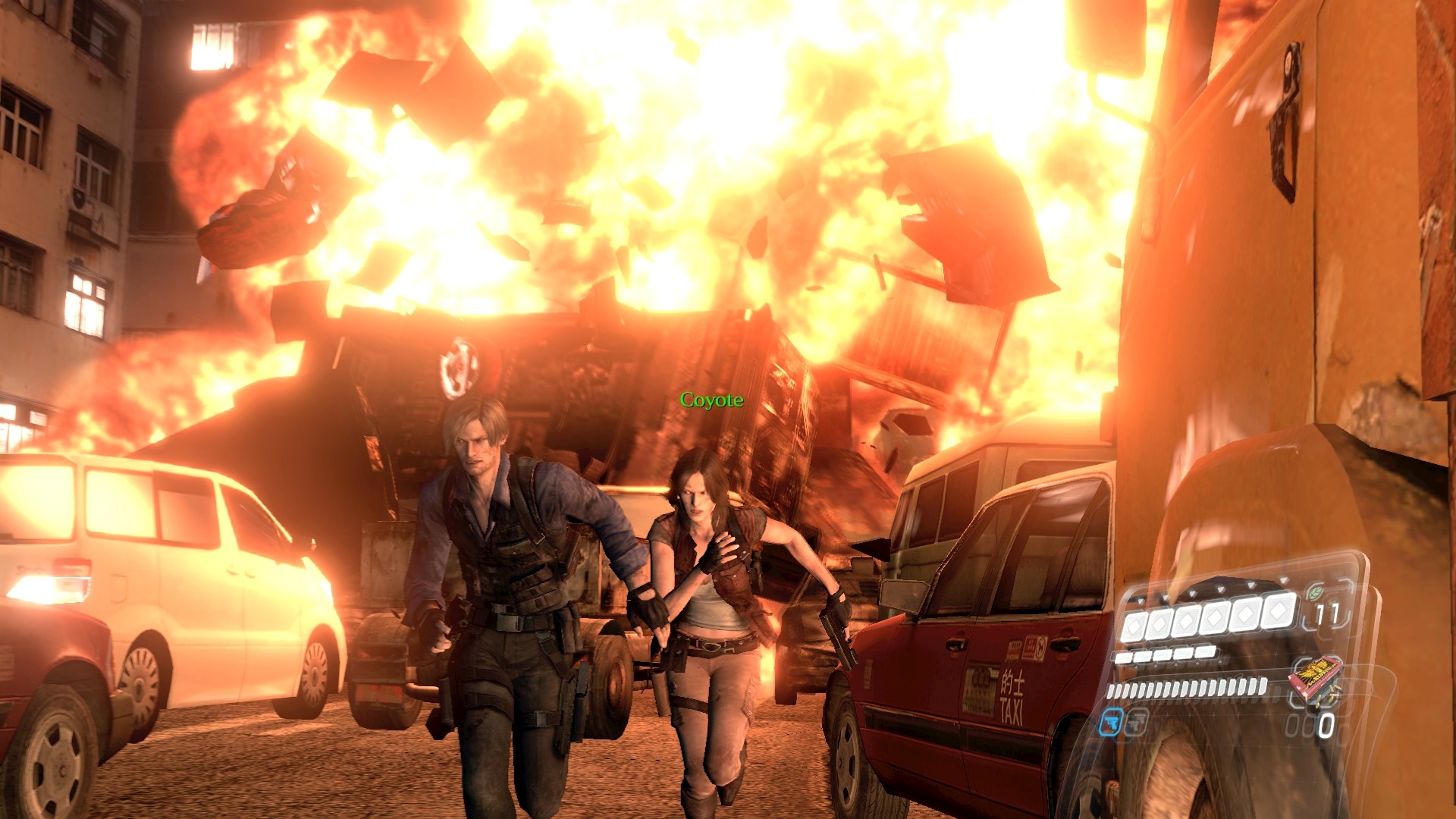The image size is (1456, 819).
Task: Select the dimmed second pistol icon
Action: [1137, 720]
